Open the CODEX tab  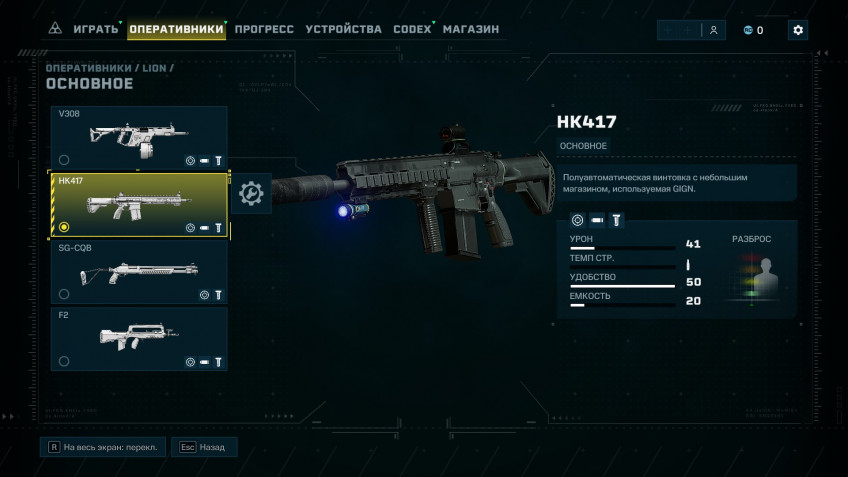click(x=412, y=29)
